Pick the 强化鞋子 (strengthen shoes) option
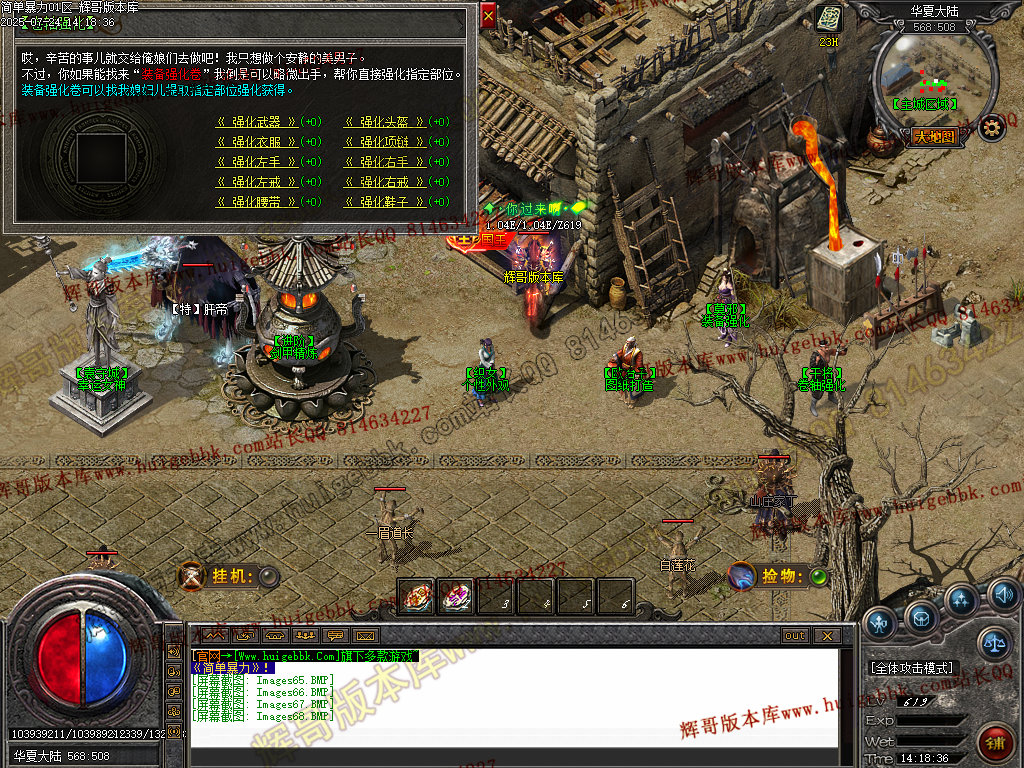 pos(384,202)
